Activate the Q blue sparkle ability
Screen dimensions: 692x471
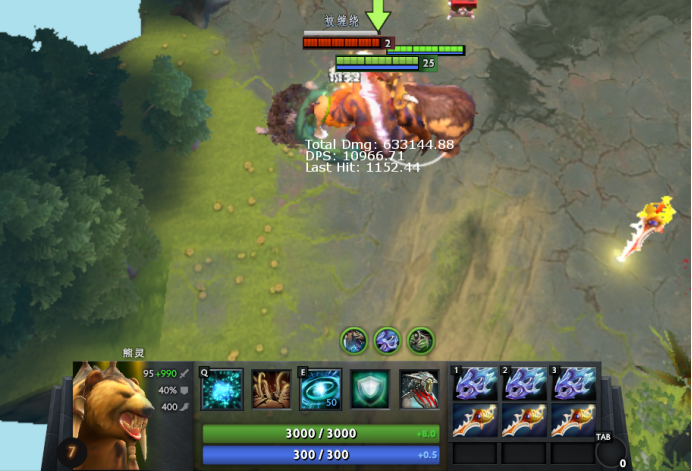(221, 389)
